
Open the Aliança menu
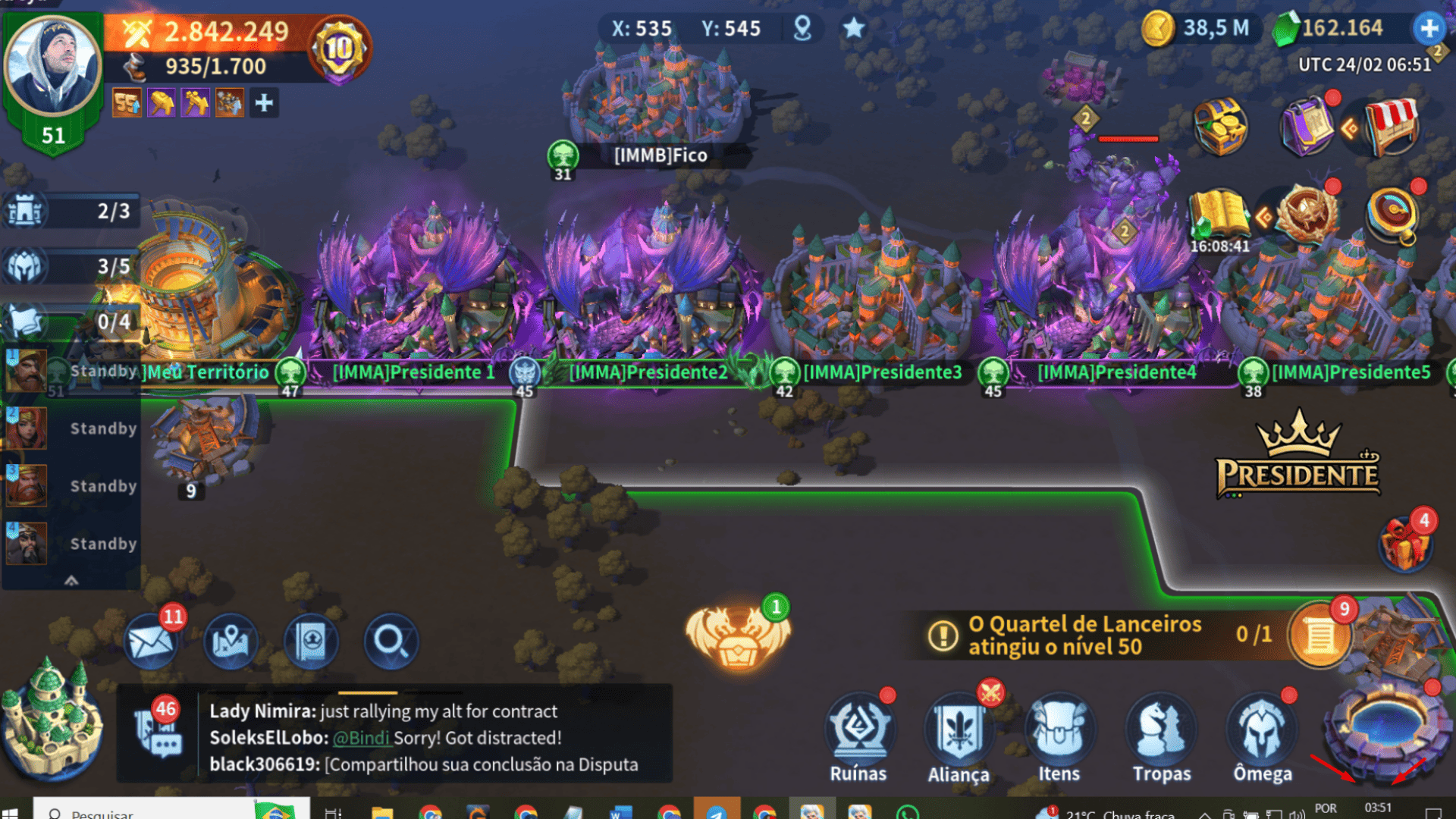959,736
